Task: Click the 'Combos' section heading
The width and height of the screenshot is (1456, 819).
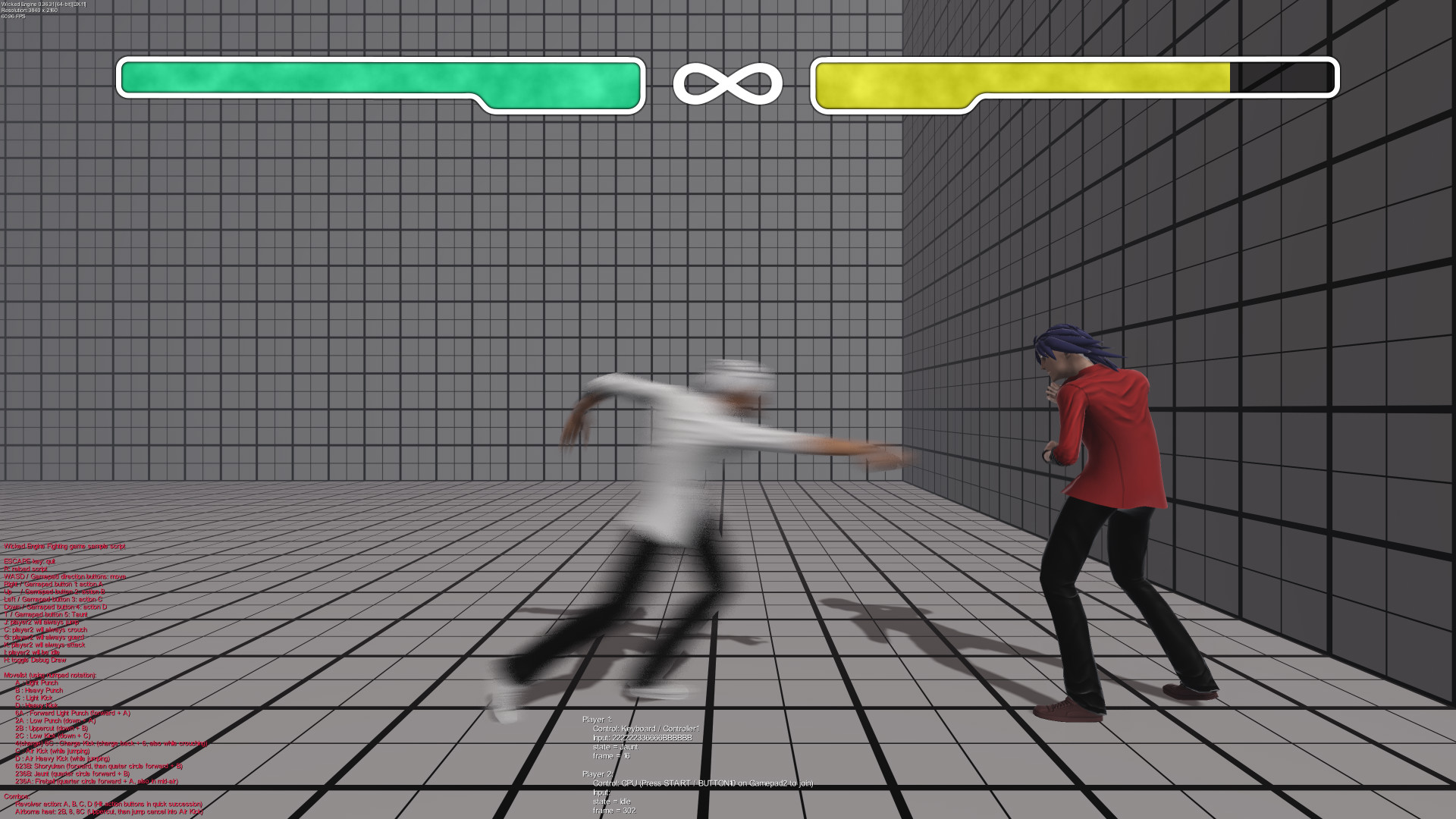Action: point(18,796)
